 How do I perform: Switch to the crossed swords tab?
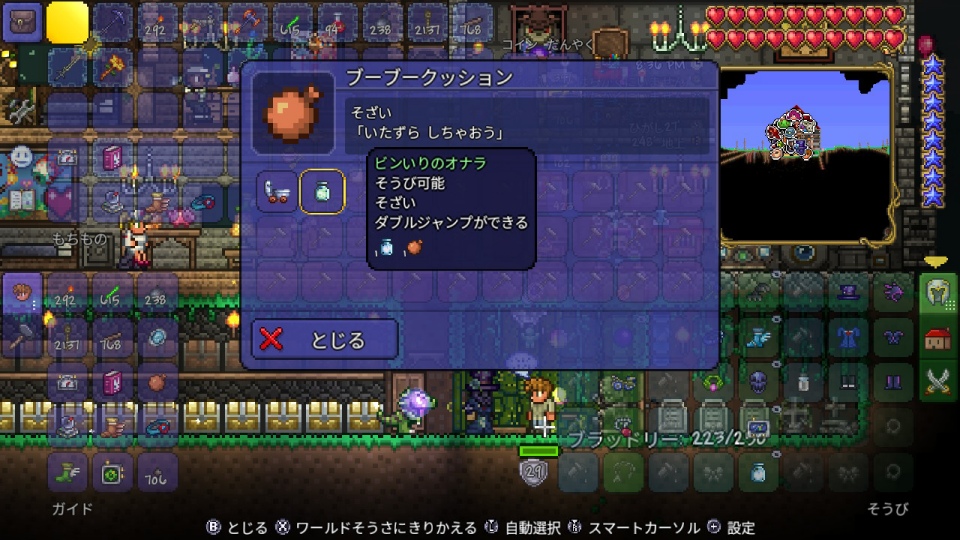click(937, 383)
